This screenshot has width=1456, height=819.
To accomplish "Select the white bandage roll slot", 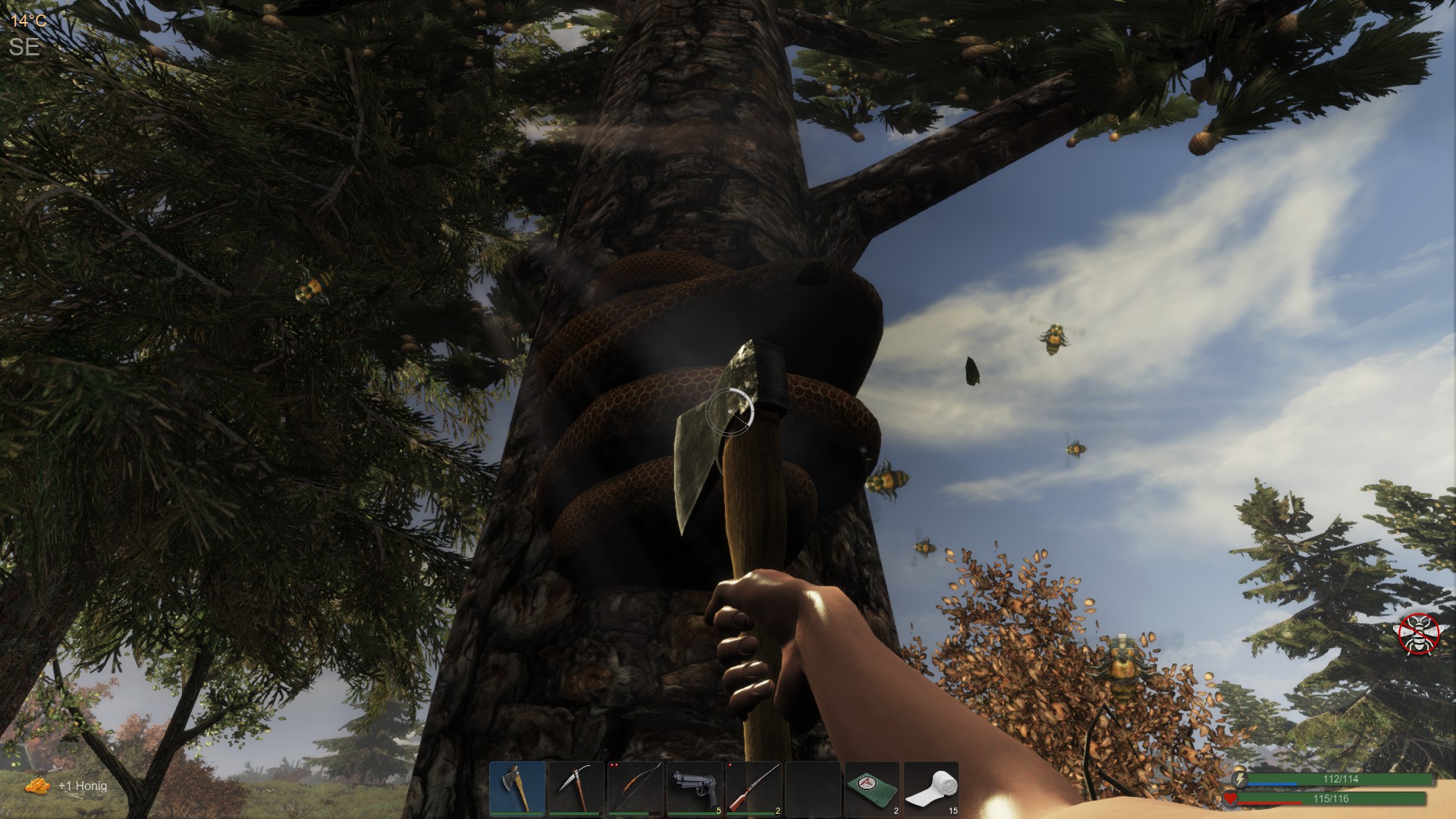I will pos(931,789).
